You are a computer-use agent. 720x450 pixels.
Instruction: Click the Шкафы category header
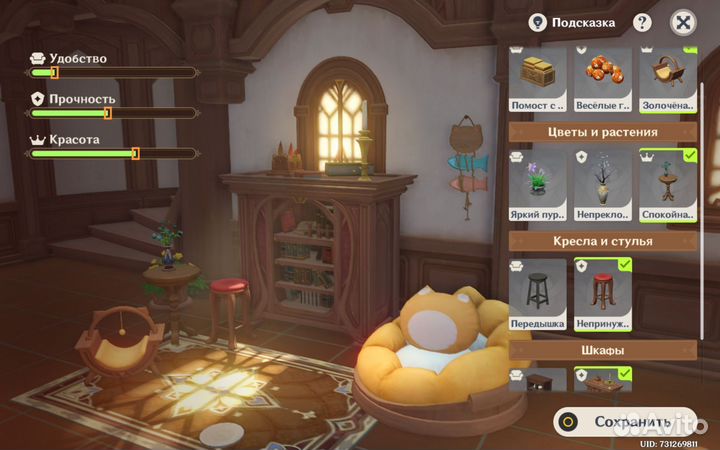tap(603, 351)
